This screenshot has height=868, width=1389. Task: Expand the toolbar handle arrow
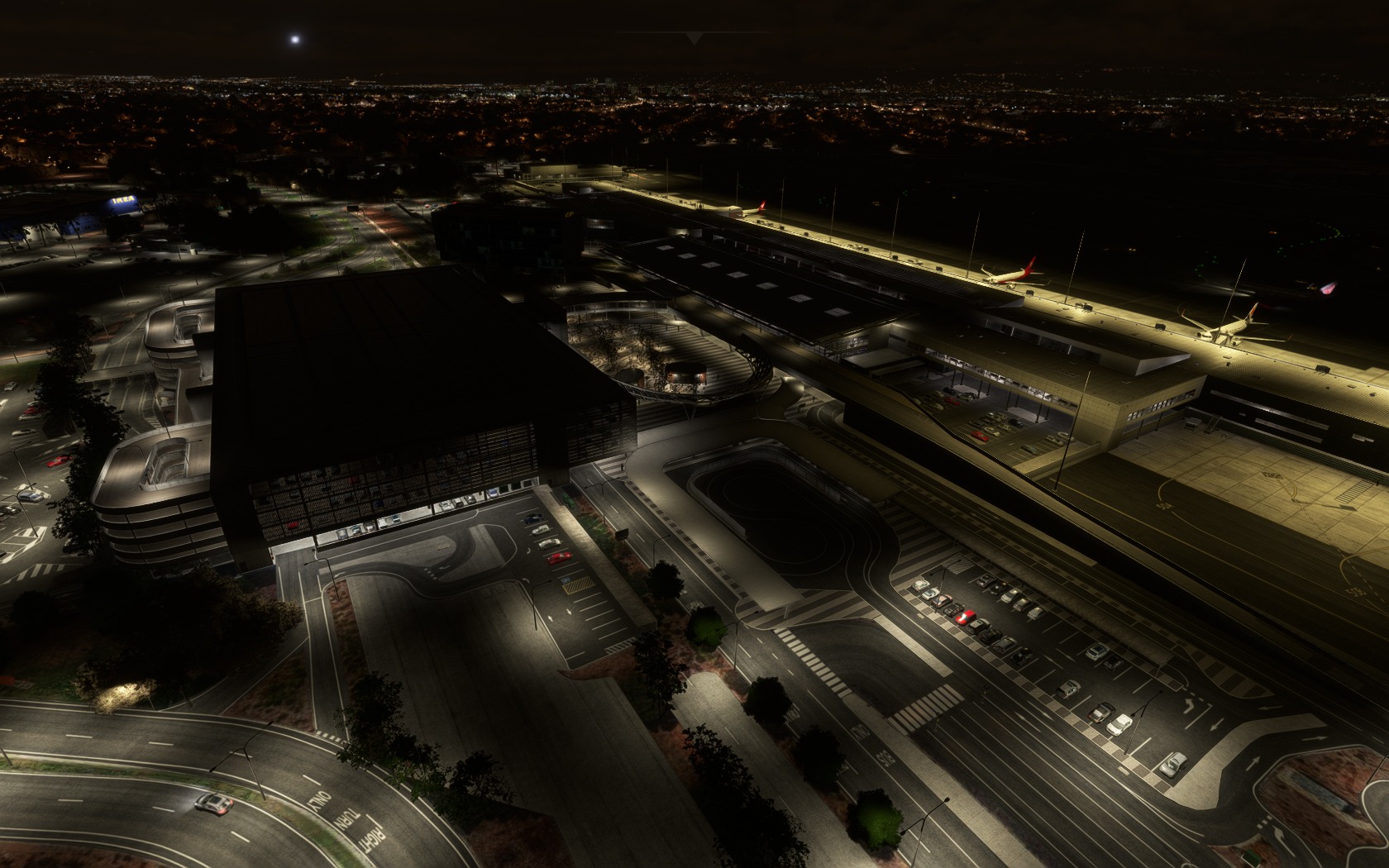click(x=694, y=38)
